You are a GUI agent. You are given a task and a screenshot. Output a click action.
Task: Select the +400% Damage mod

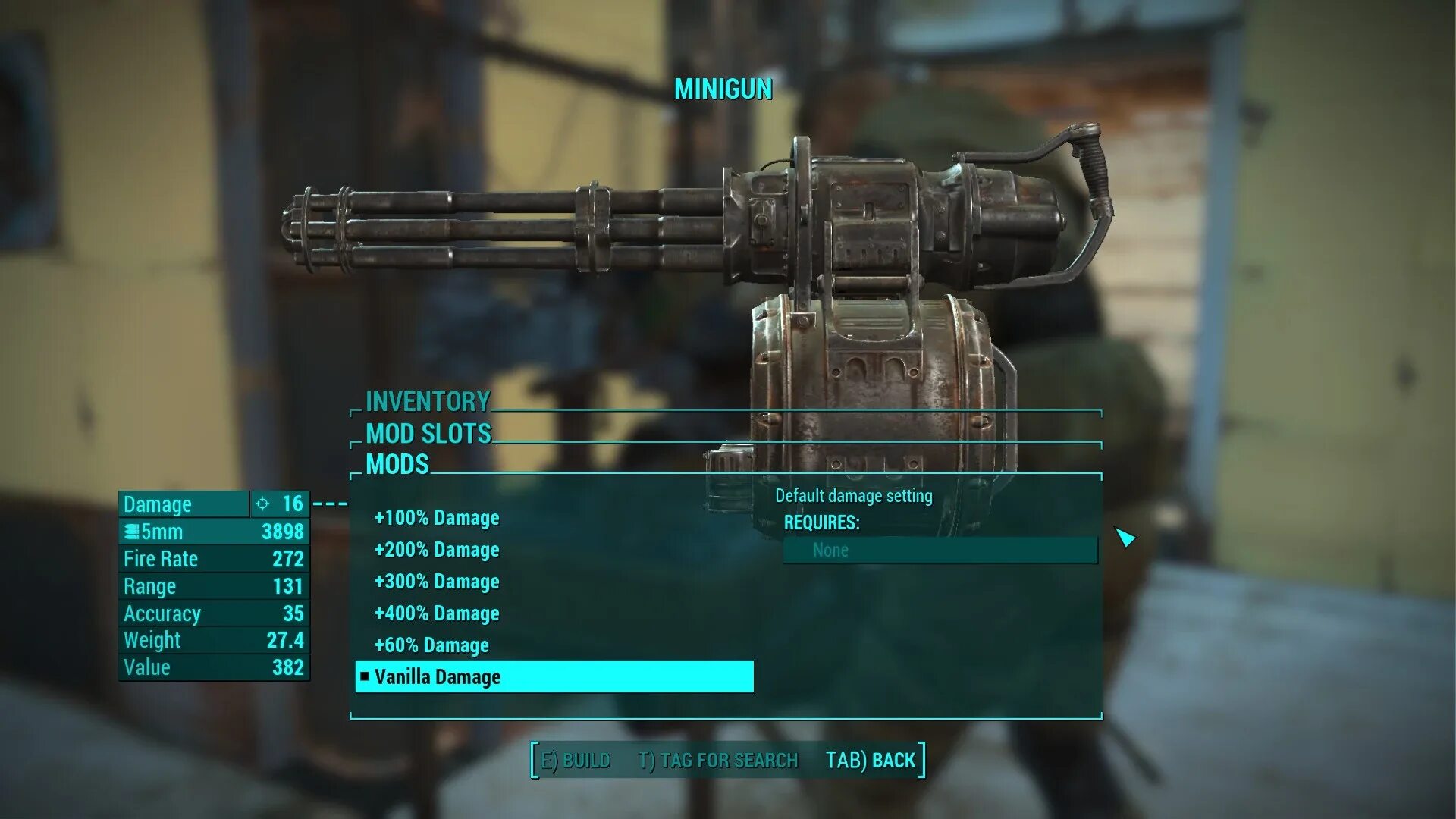tap(437, 613)
